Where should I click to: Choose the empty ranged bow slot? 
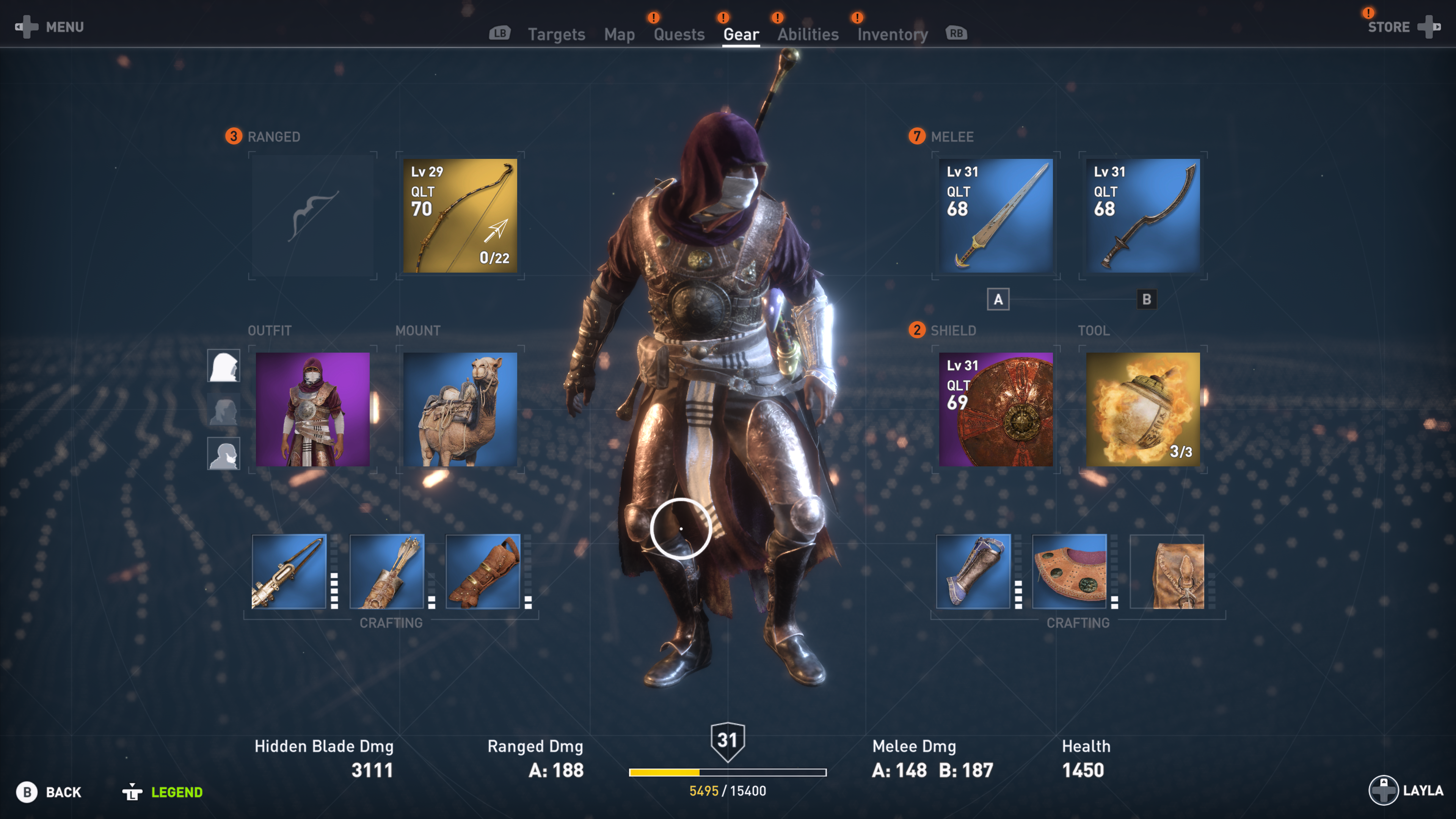click(312, 216)
